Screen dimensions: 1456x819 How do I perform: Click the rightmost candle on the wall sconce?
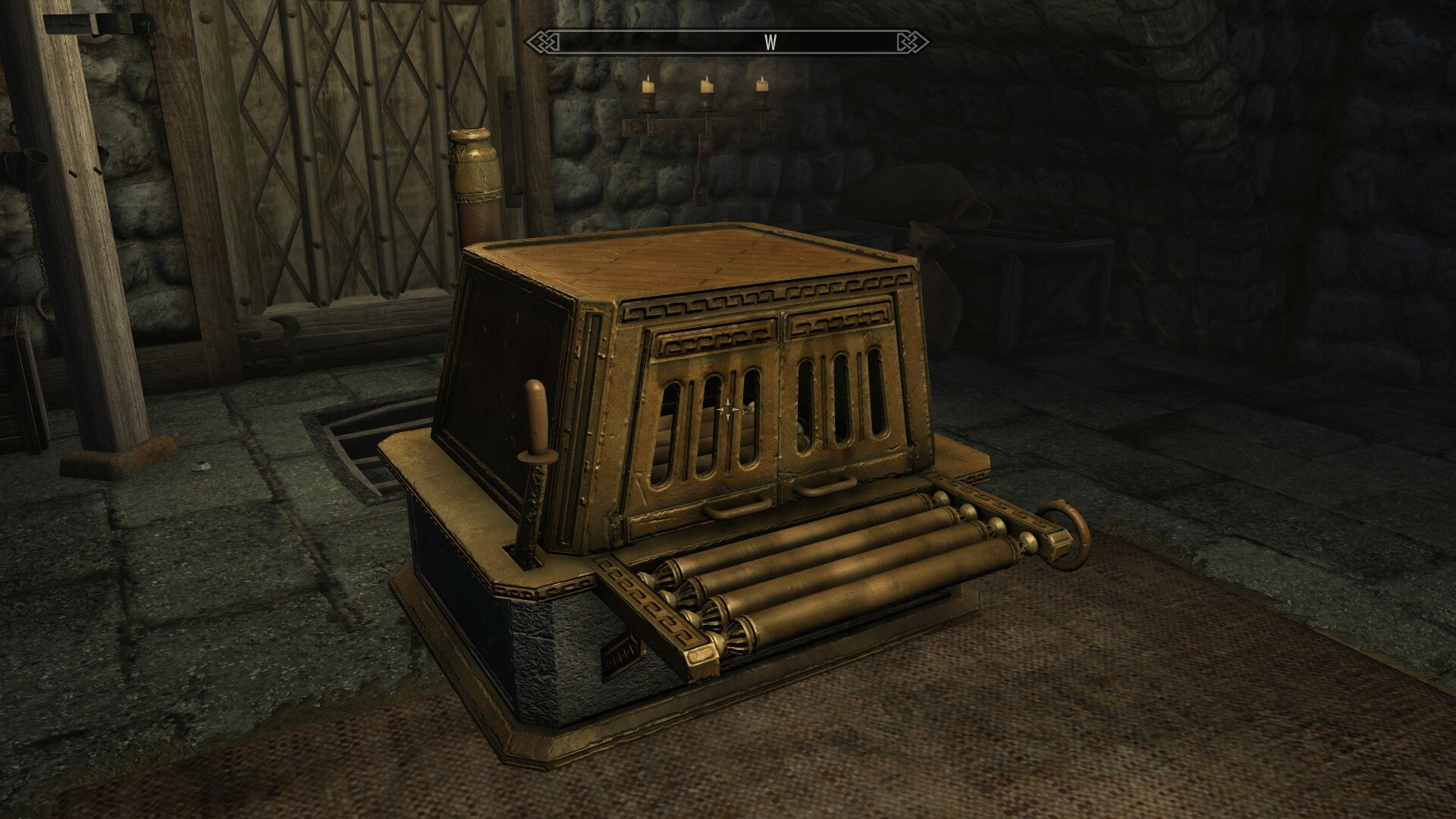tap(762, 85)
